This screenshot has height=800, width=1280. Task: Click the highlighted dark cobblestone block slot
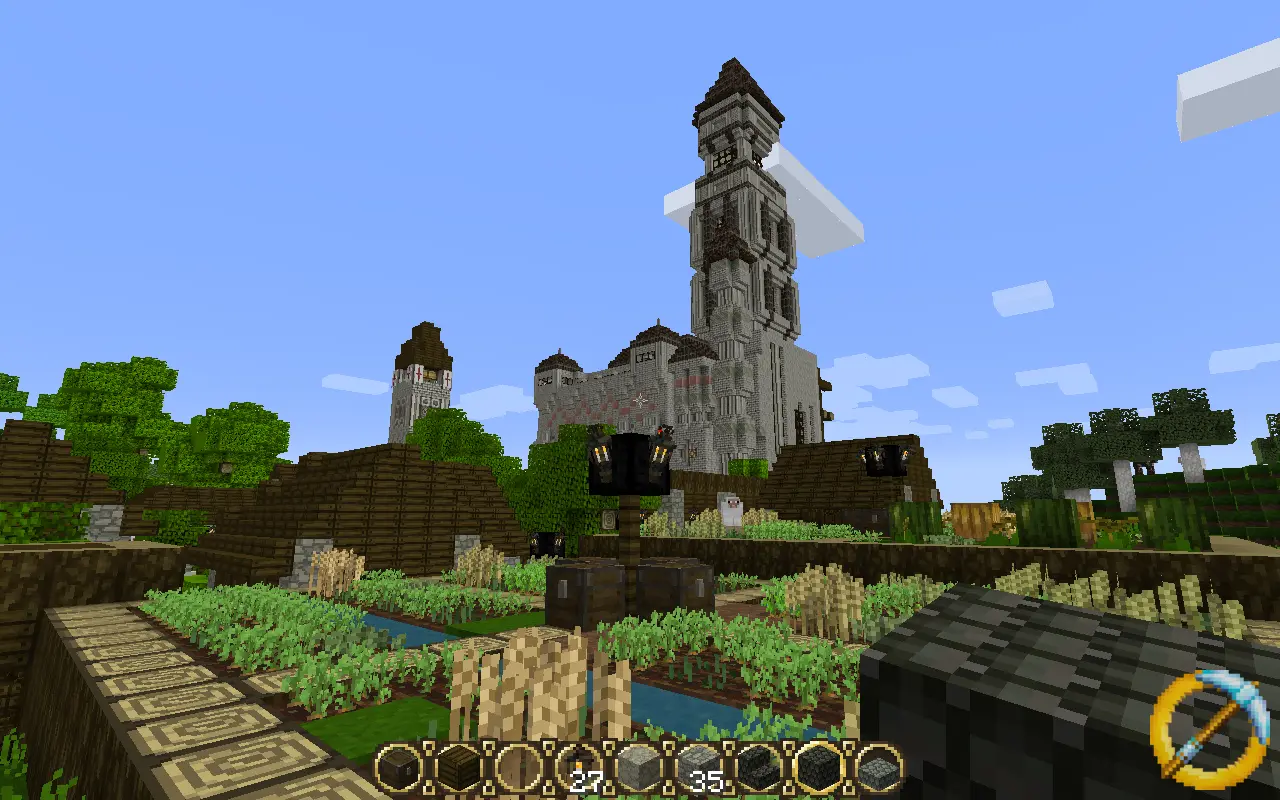[819, 768]
